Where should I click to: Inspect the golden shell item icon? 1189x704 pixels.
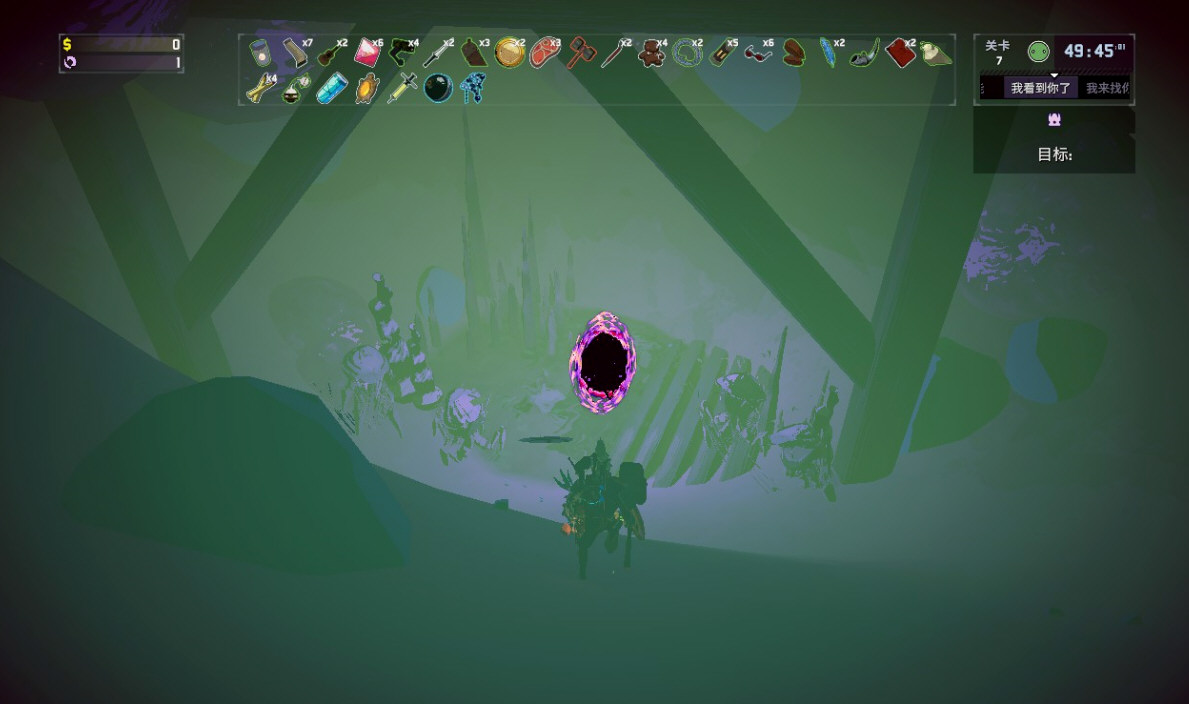(x=367, y=88)
